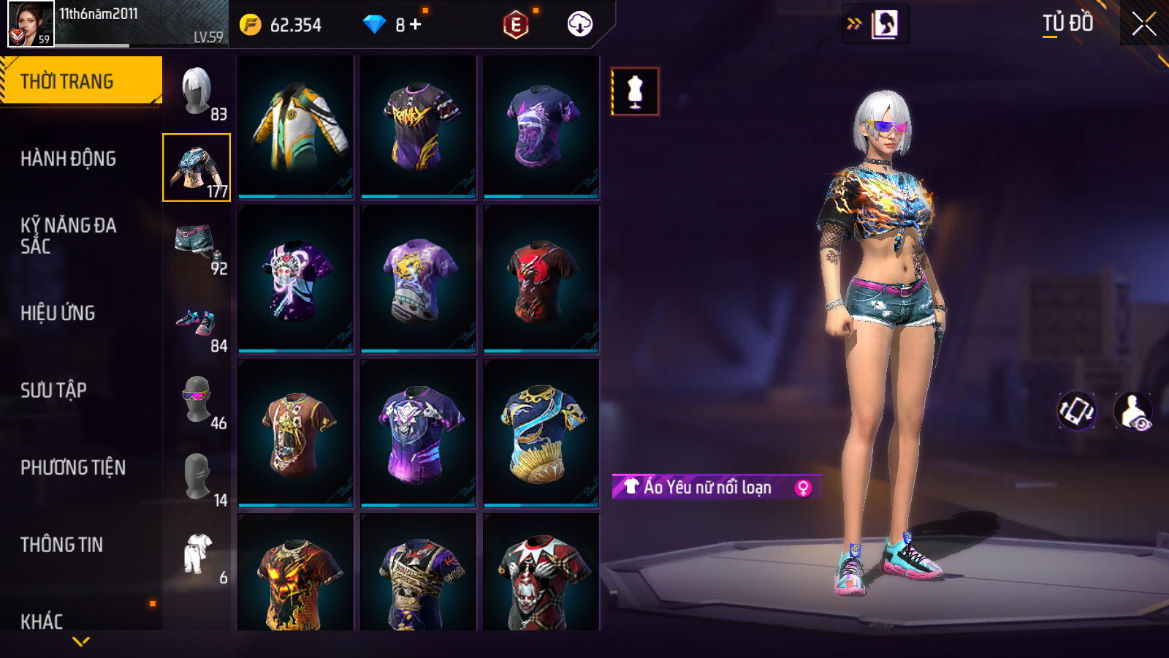Open Kỹ Năng Đa Sắc section

tap(68, 235)
